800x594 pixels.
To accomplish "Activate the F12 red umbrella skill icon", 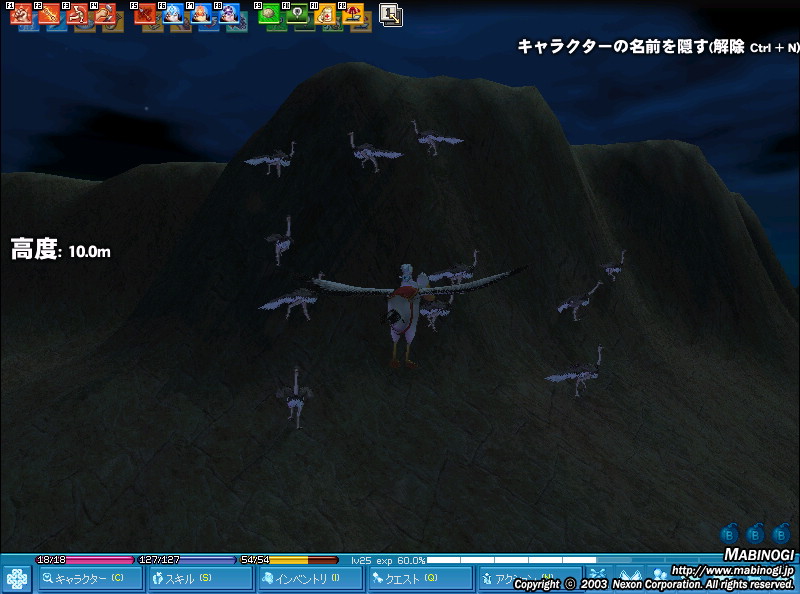I will coord(353,15).
